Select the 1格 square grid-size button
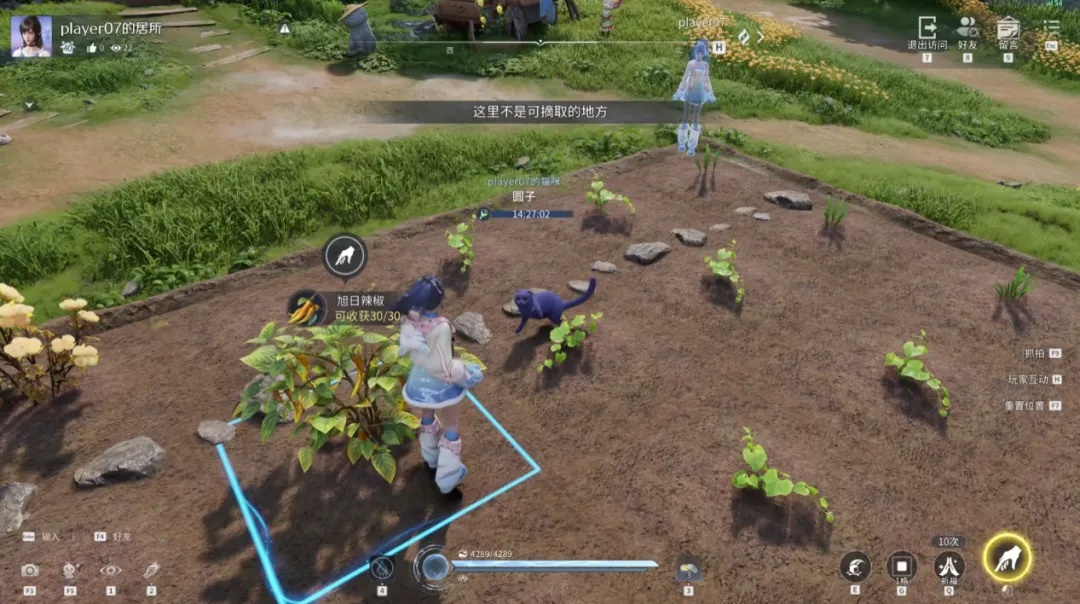Screen dimensions: 1080x604 901,566
